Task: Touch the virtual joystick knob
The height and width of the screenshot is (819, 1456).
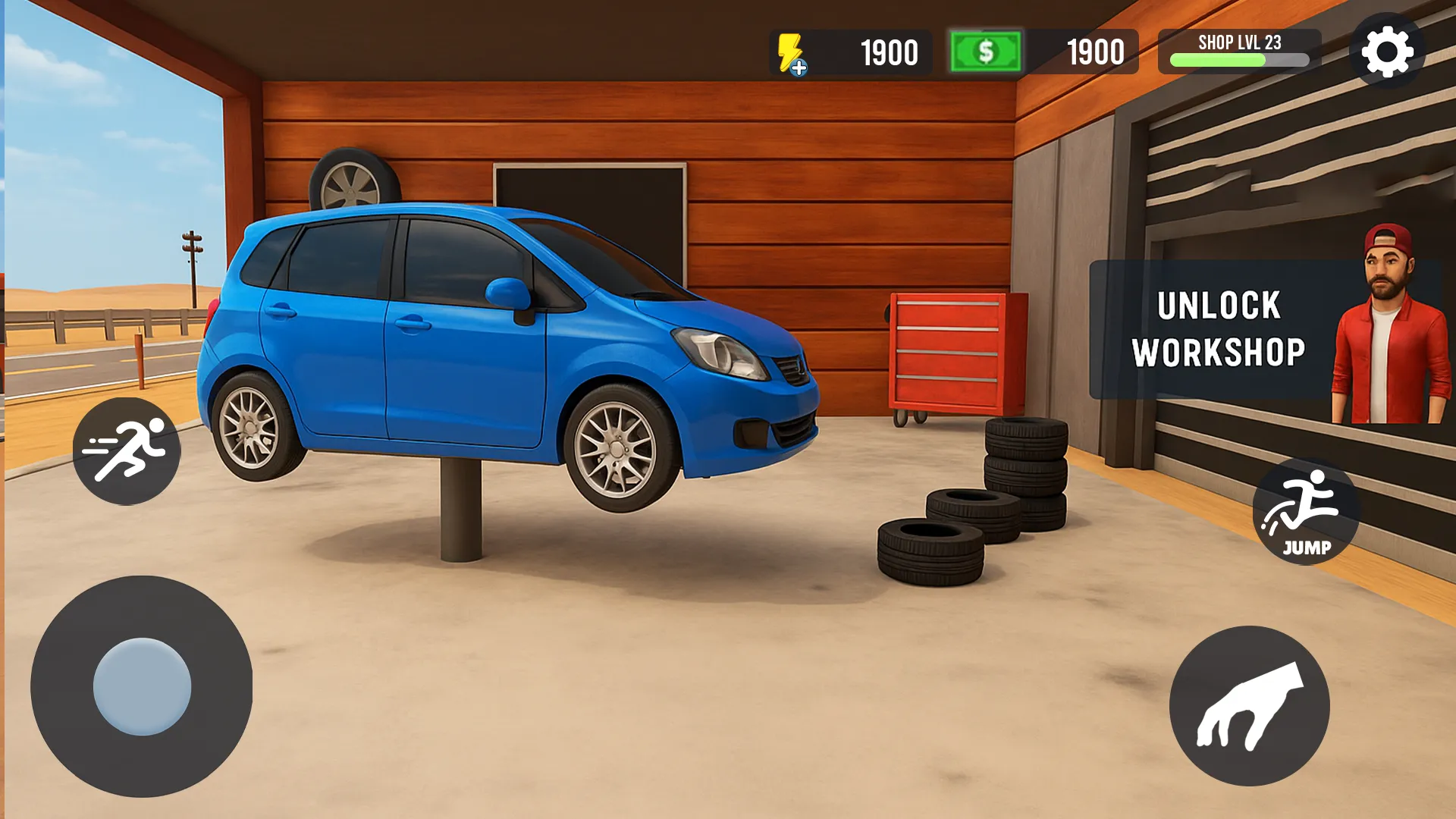Action: [142, 686]
